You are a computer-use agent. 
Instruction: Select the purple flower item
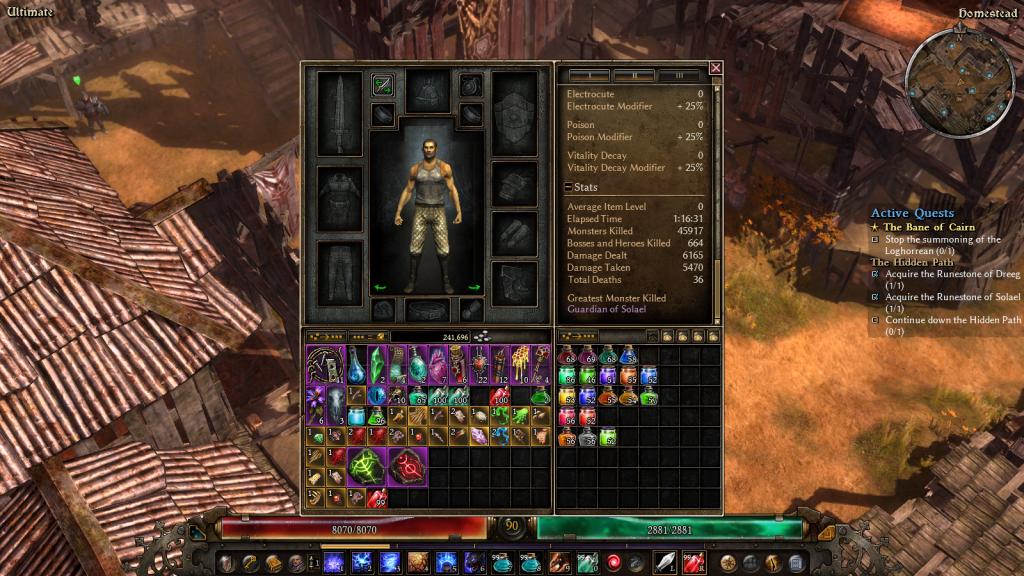click(x=315, y=403)
